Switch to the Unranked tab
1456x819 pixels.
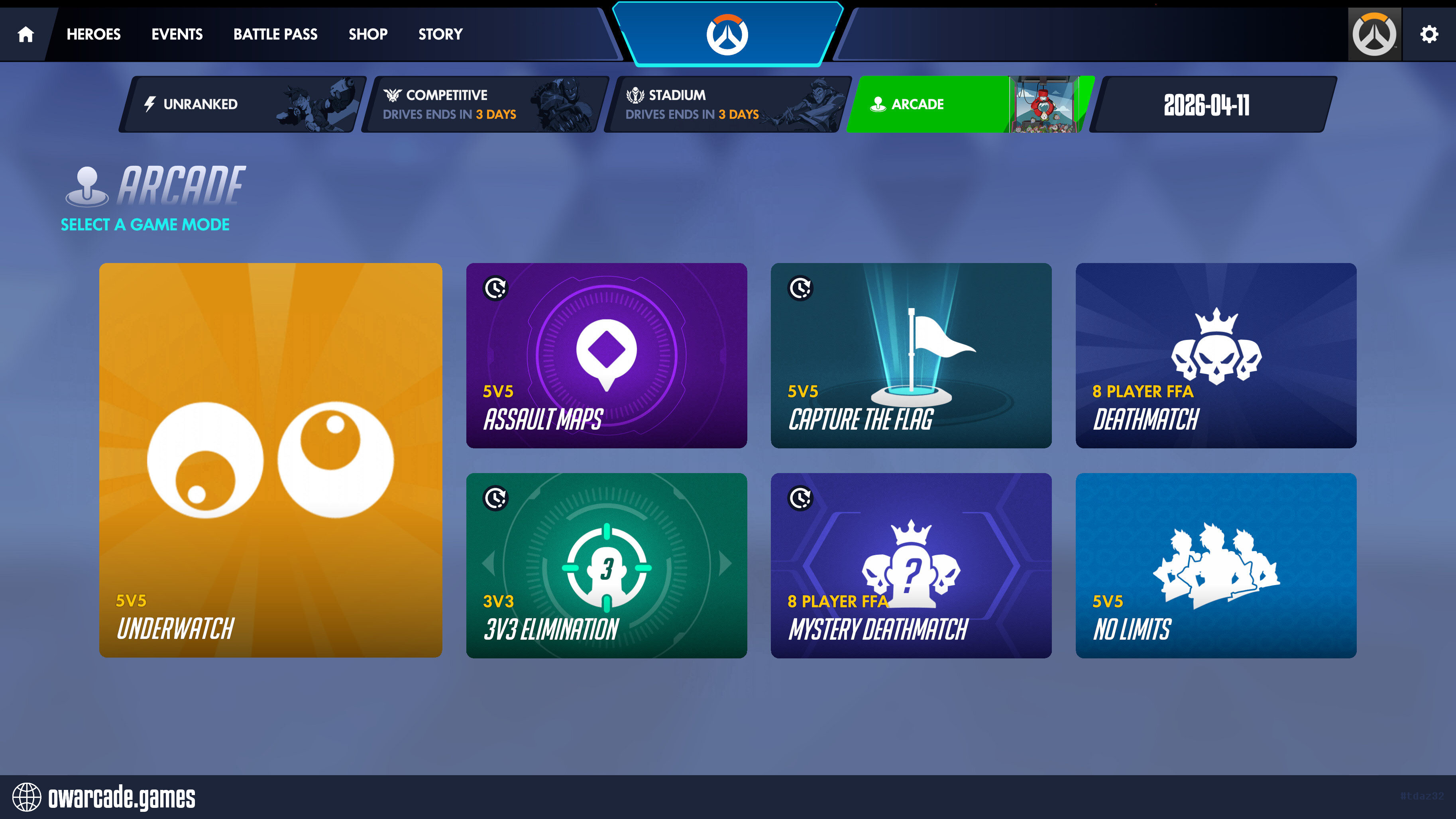point(243,104)
